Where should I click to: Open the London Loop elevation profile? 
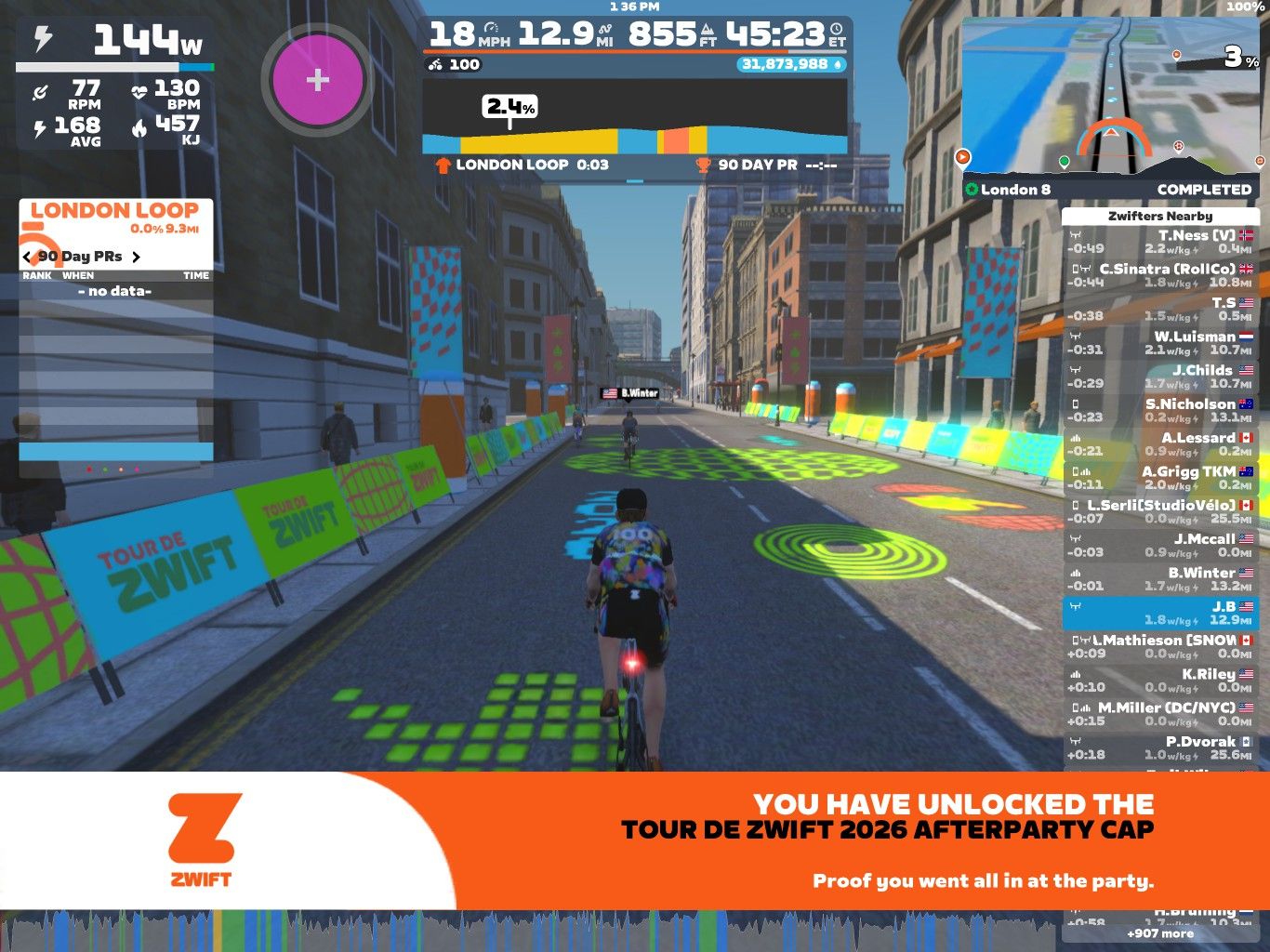click(635, 117)
